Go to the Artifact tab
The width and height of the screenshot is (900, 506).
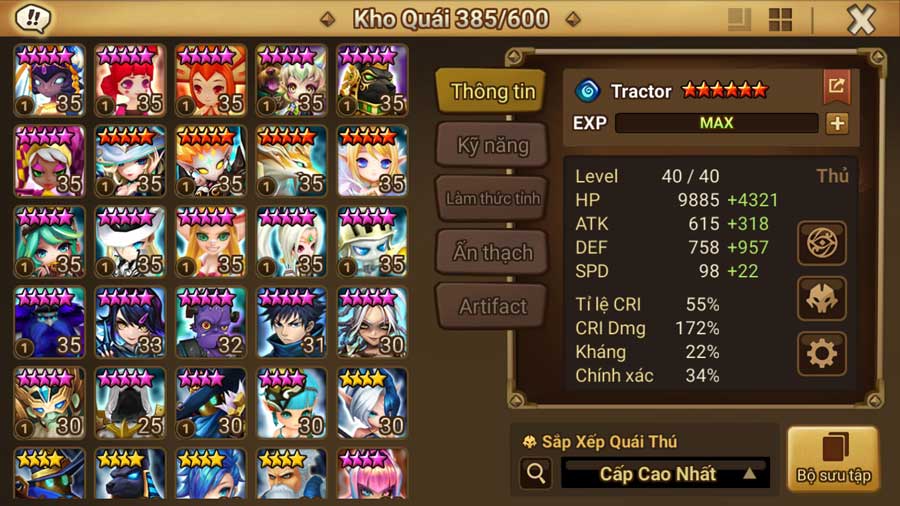492,306
